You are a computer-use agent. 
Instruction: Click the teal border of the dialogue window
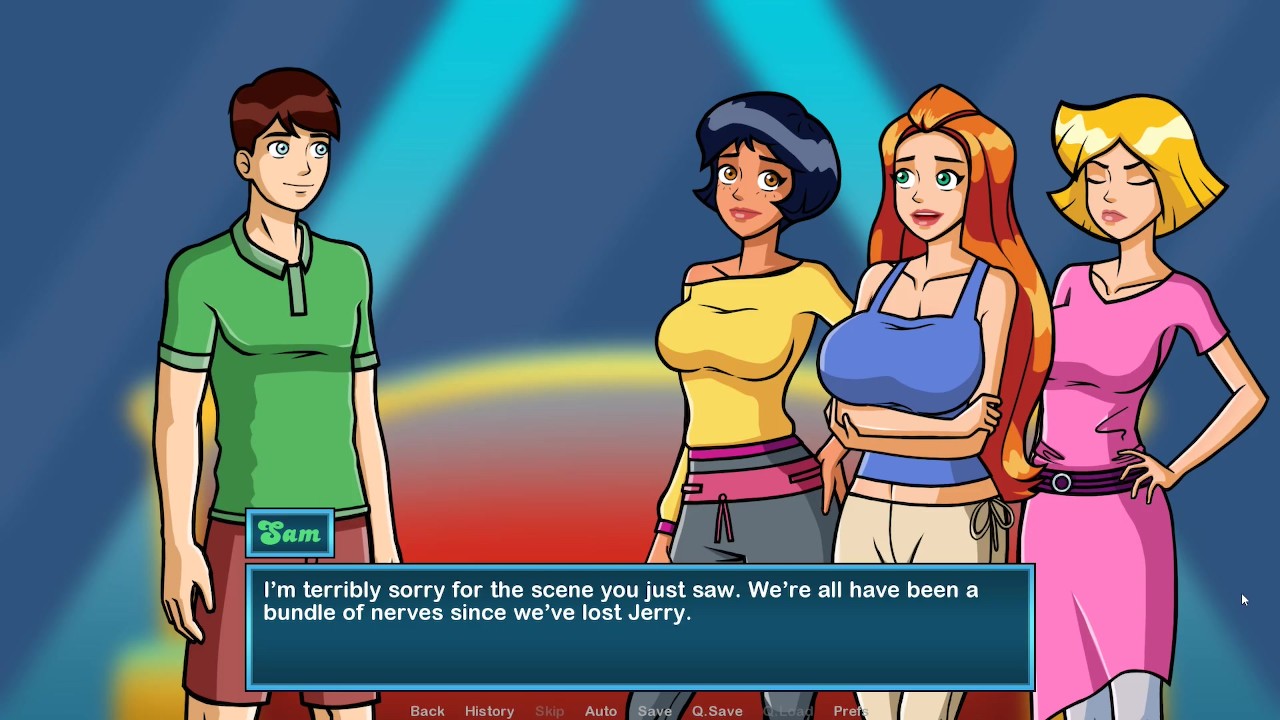640,567
